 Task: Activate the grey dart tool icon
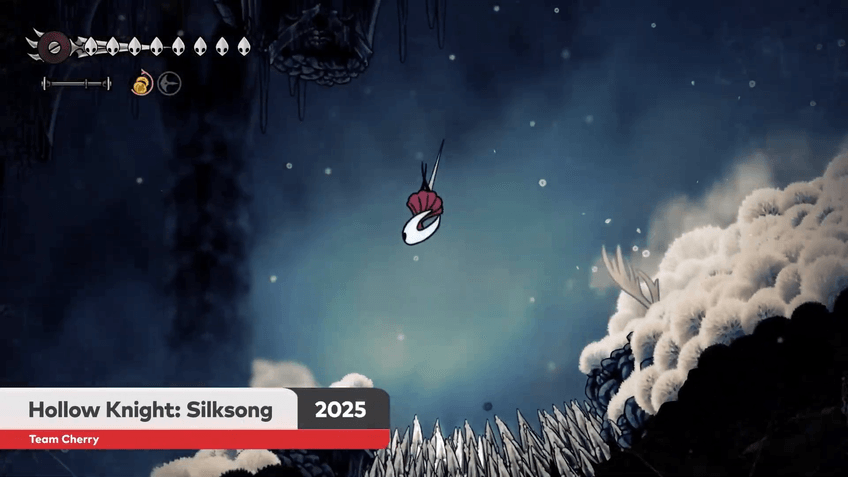(x=169, y=84)
